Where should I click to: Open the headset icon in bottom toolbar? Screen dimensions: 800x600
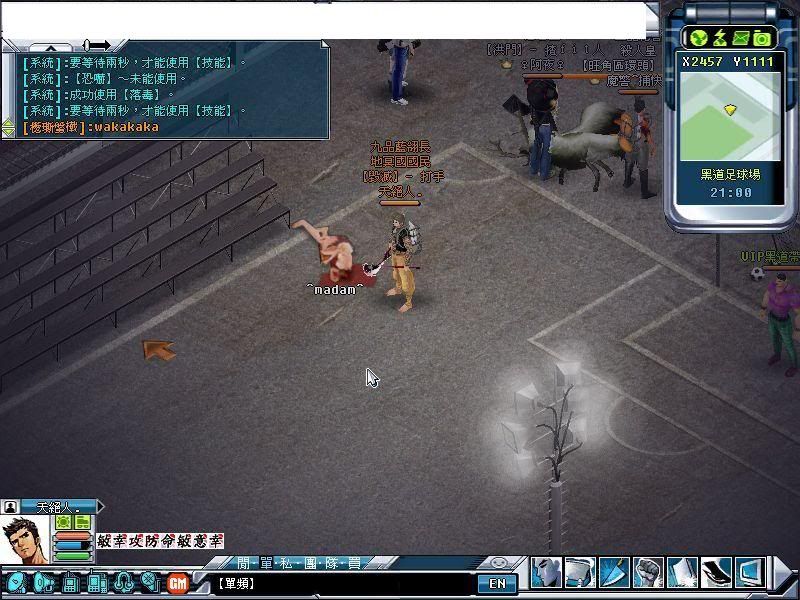click(124, 582)
